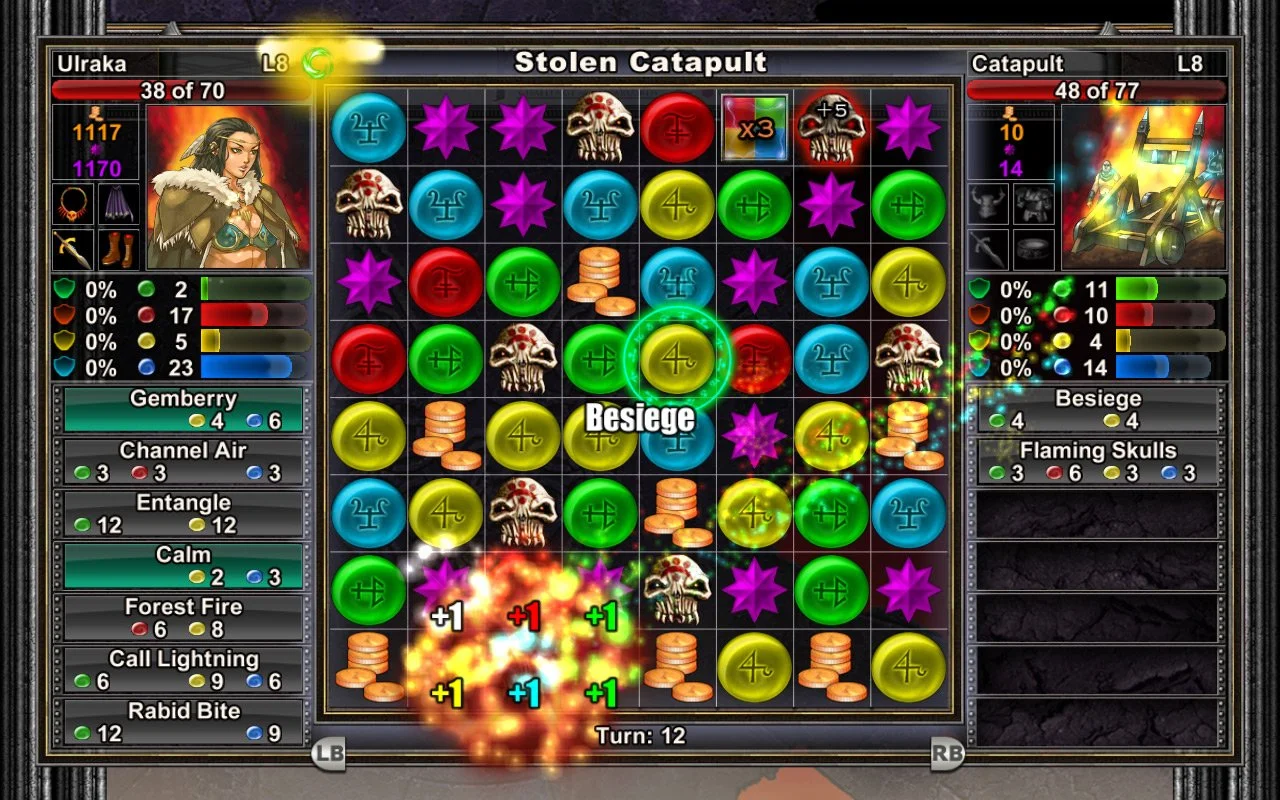Click the +5 skull gem in the top row
The image size is (1280, 800).
[x=832, y=128]
